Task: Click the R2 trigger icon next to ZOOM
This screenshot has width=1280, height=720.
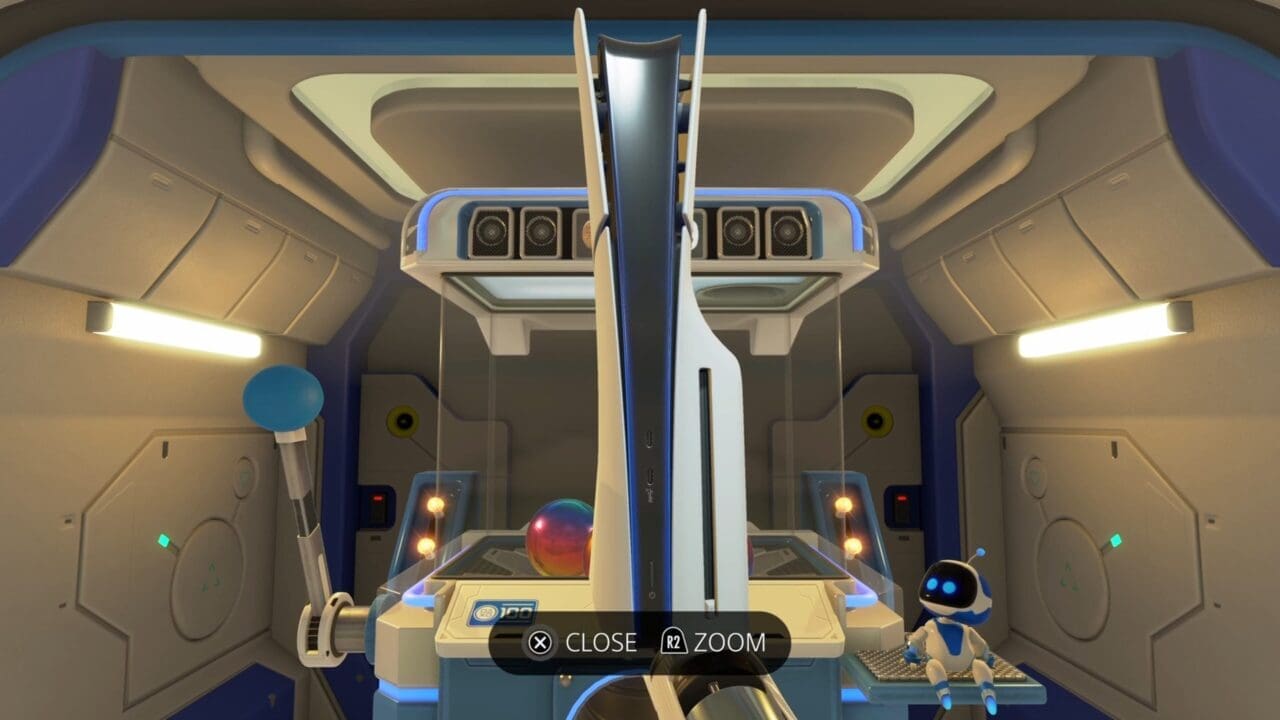Action: [x=672, y=640]
